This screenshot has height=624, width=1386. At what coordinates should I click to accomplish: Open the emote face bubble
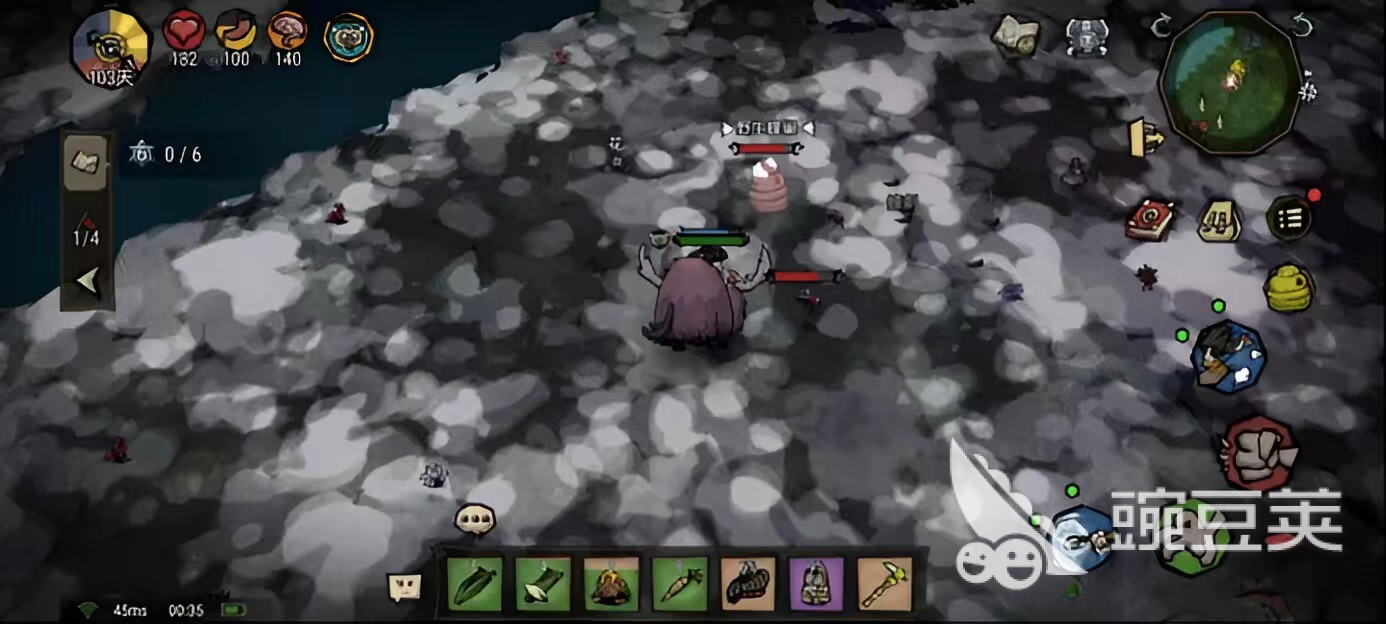pos(405,587)
